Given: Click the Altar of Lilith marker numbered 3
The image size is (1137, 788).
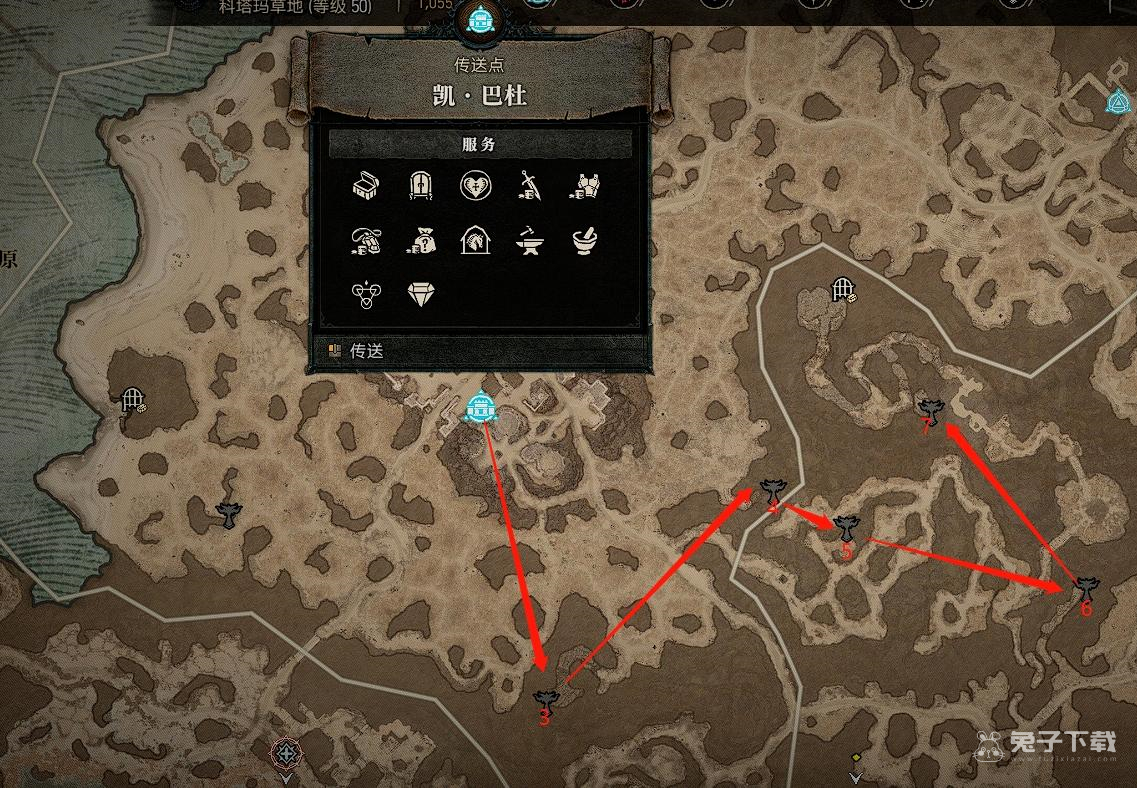Looking at the screenshot, I should click(545, 699).
